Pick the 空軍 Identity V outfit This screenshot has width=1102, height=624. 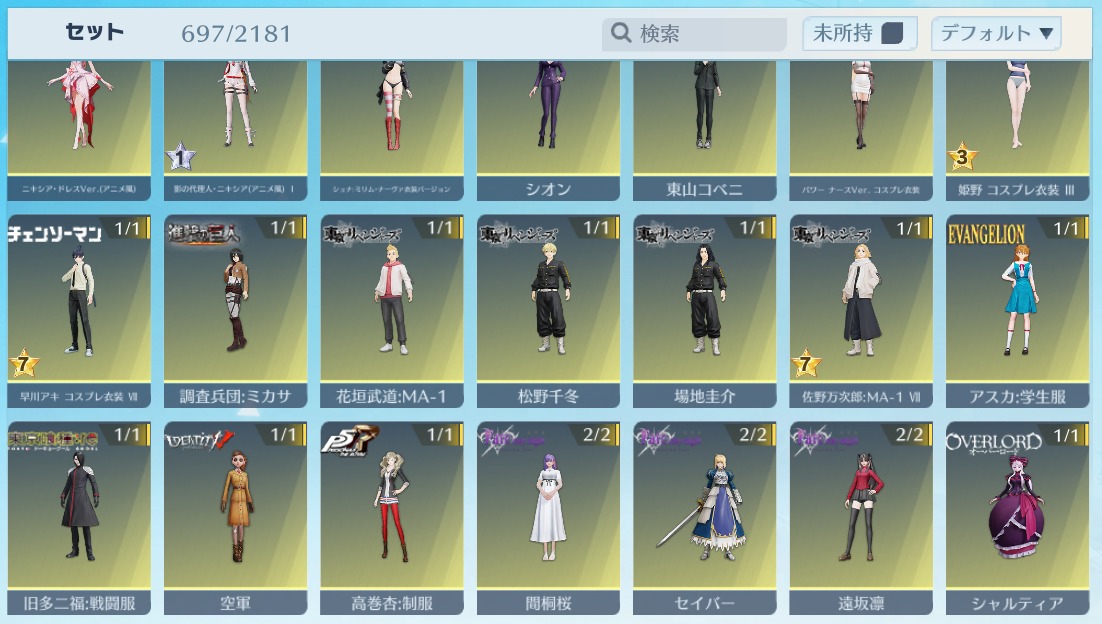[235, 515]
